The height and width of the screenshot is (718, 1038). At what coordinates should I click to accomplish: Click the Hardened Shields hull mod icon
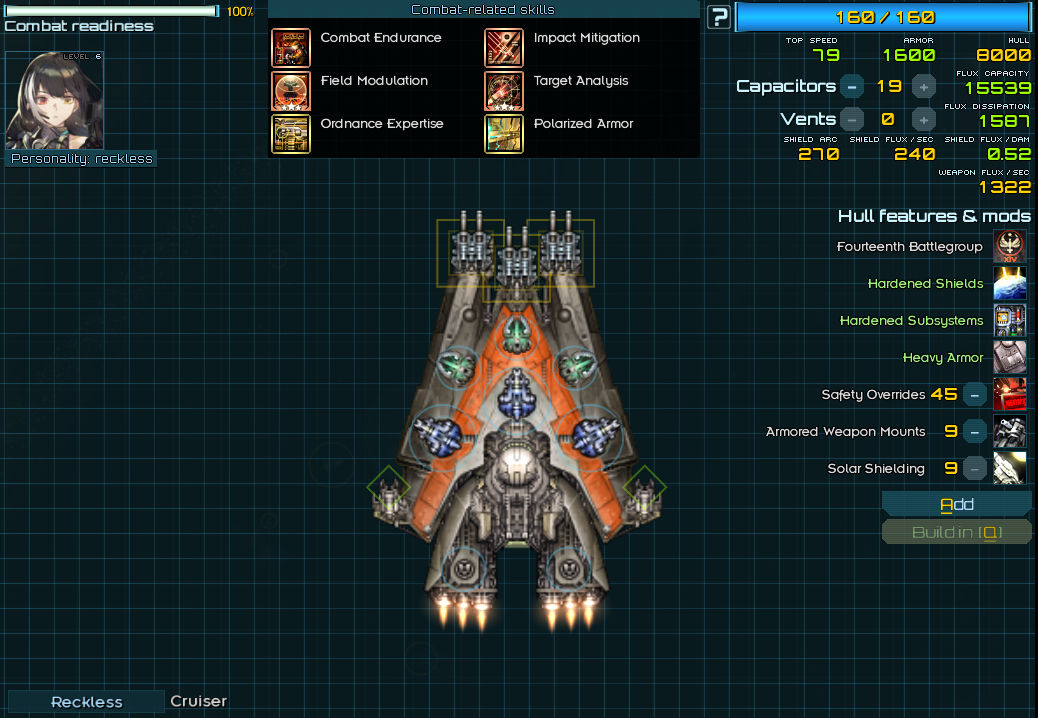1010,284
